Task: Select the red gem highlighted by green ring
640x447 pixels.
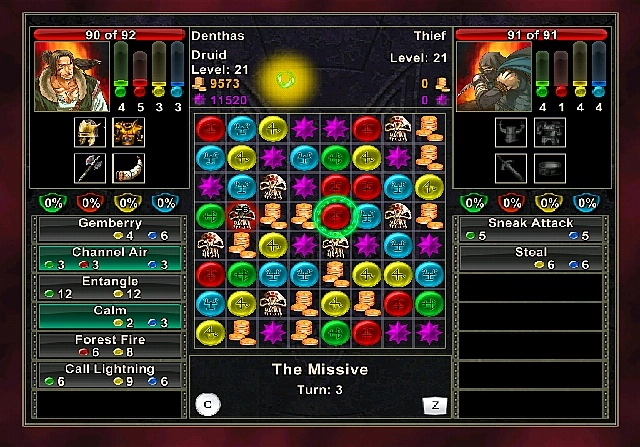Action: coord(335,214)
